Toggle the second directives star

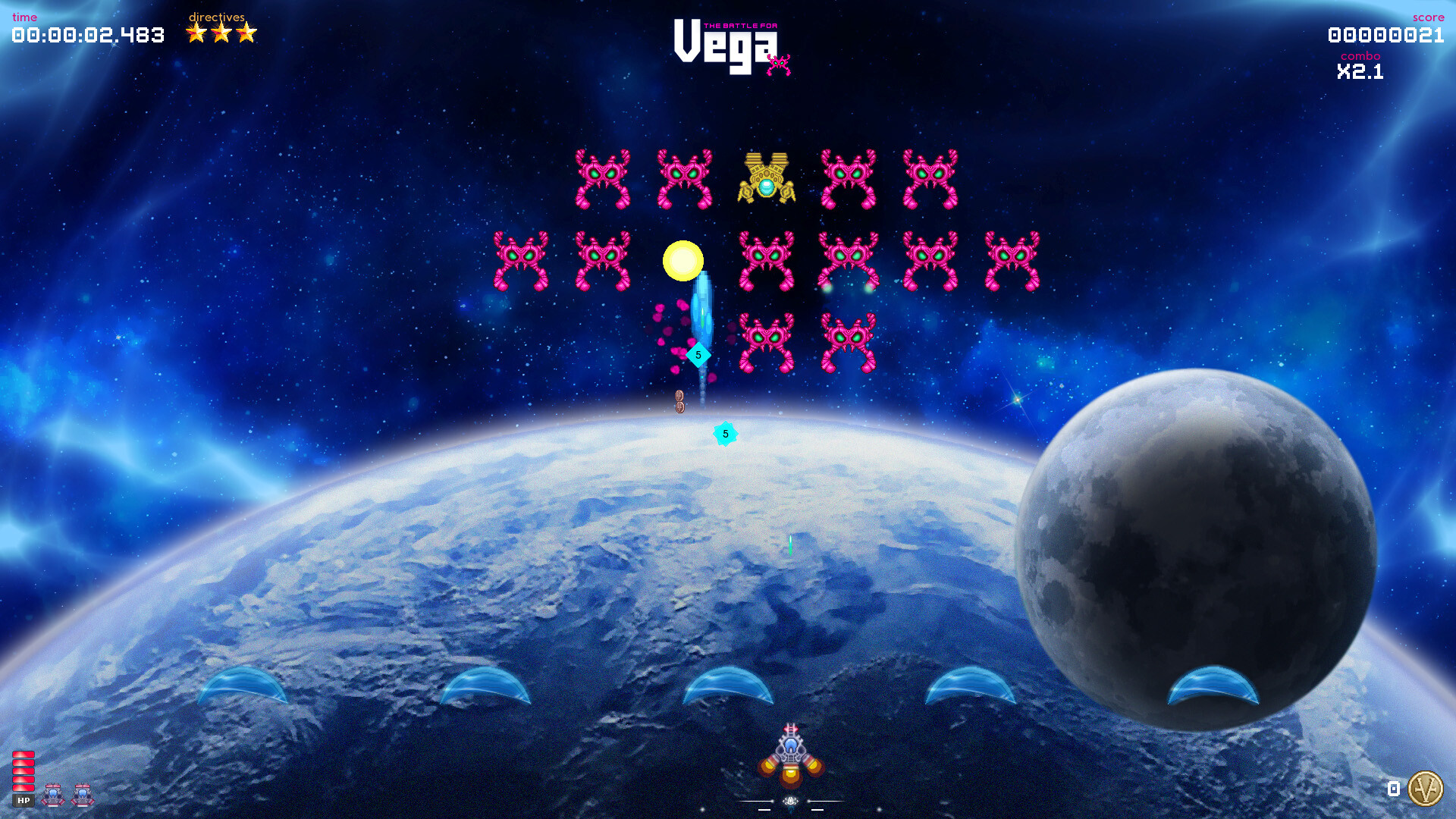click(220, 32)
